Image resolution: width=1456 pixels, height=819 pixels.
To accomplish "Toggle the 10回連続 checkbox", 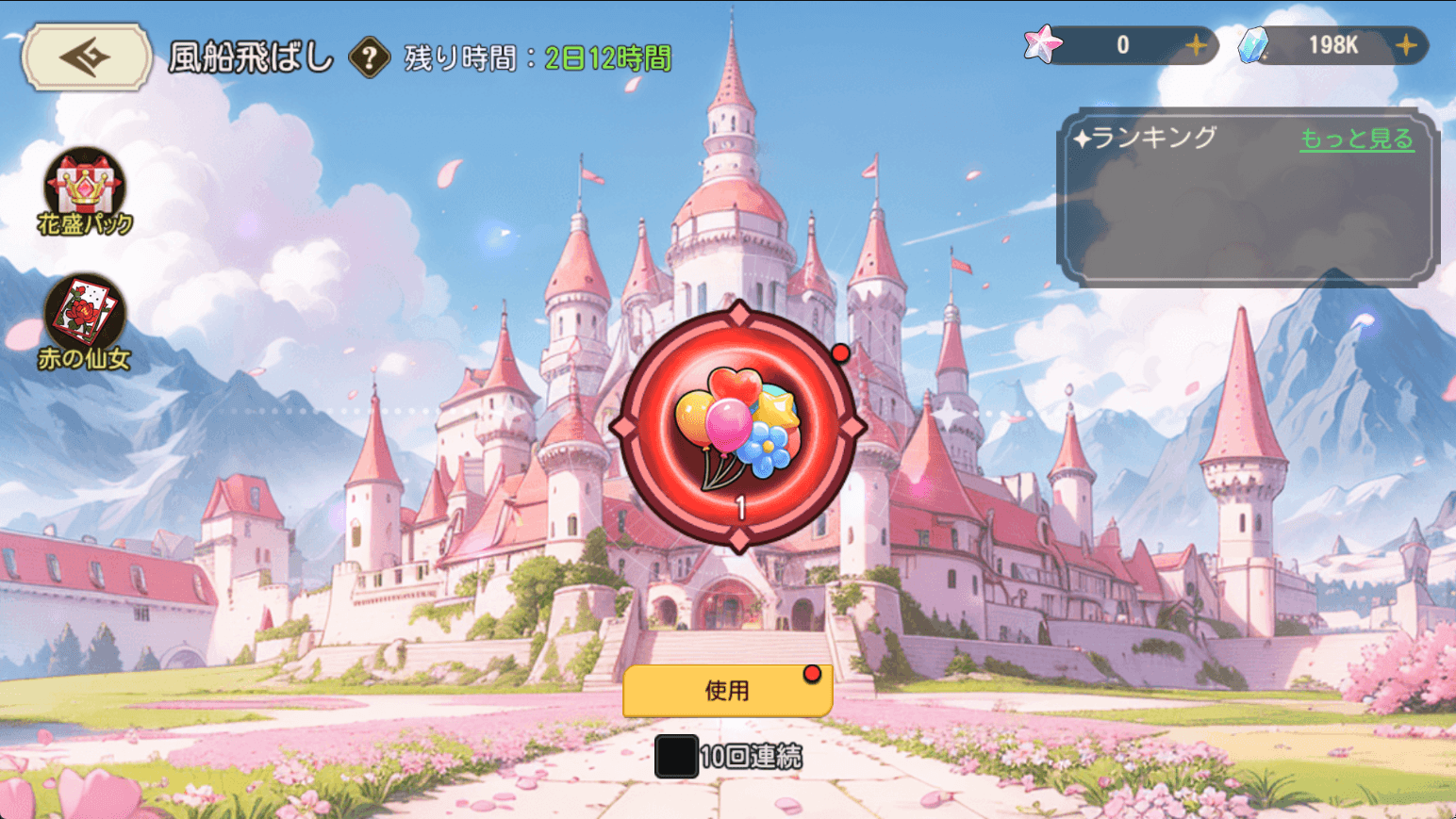I will coord(676,757).
